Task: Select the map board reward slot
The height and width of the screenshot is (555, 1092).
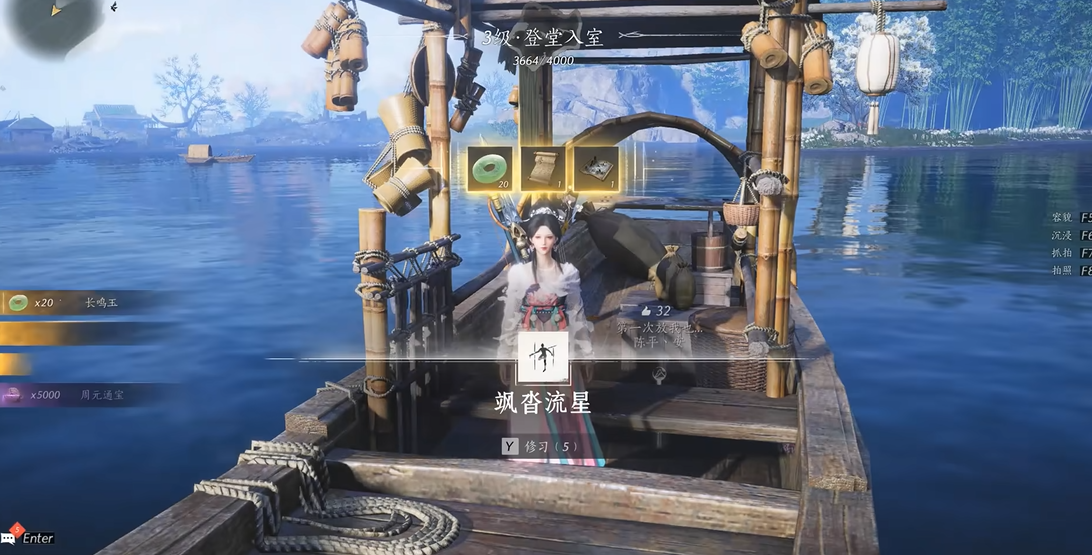Action: coord(594,168)
